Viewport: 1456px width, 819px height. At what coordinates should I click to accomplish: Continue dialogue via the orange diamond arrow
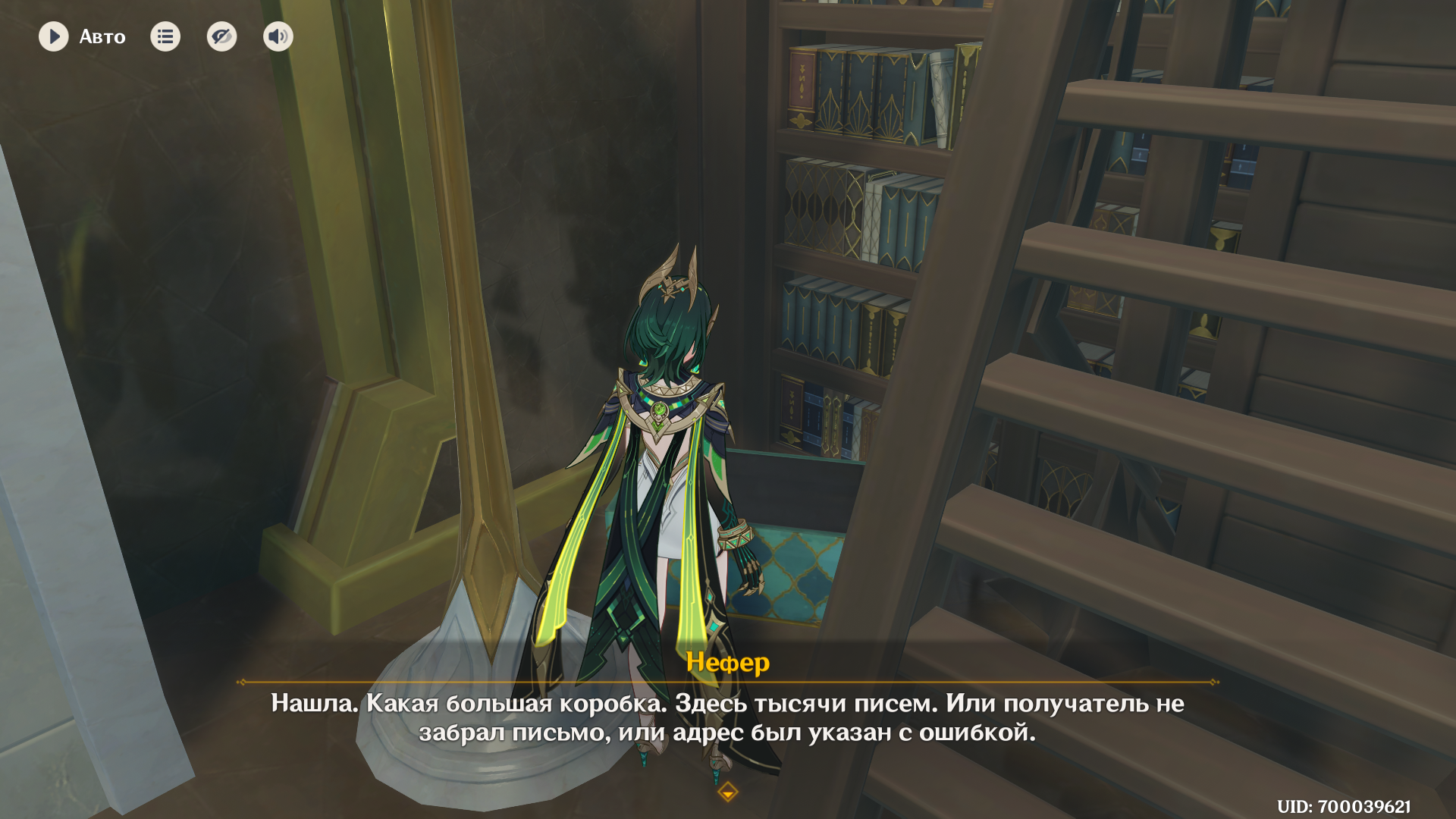[x=728, y=792]
